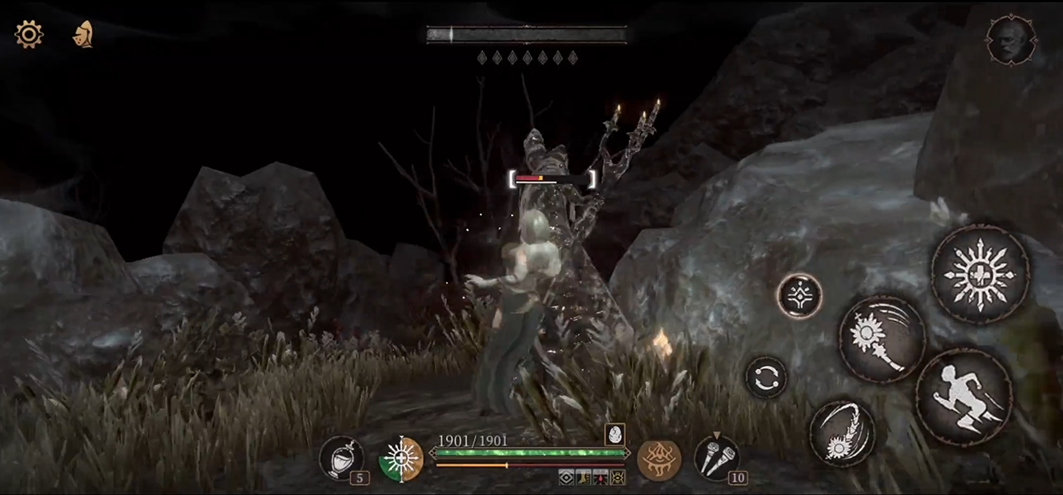Toggle the target lock-on button
The height and width of the screenshot is (495, 1063).
pos(799,296)
